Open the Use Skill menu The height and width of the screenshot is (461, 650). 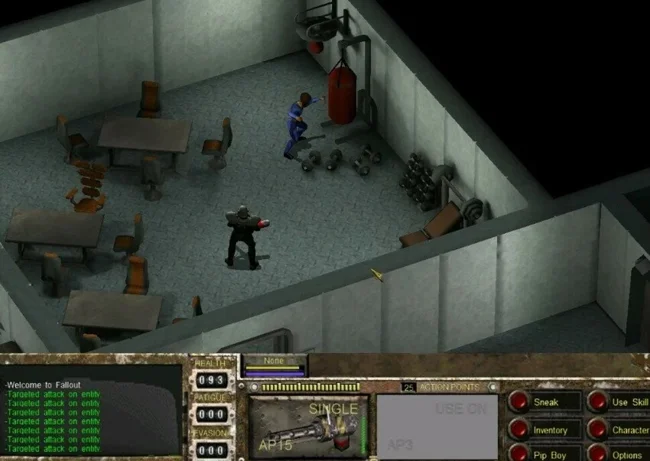[628, 403]
